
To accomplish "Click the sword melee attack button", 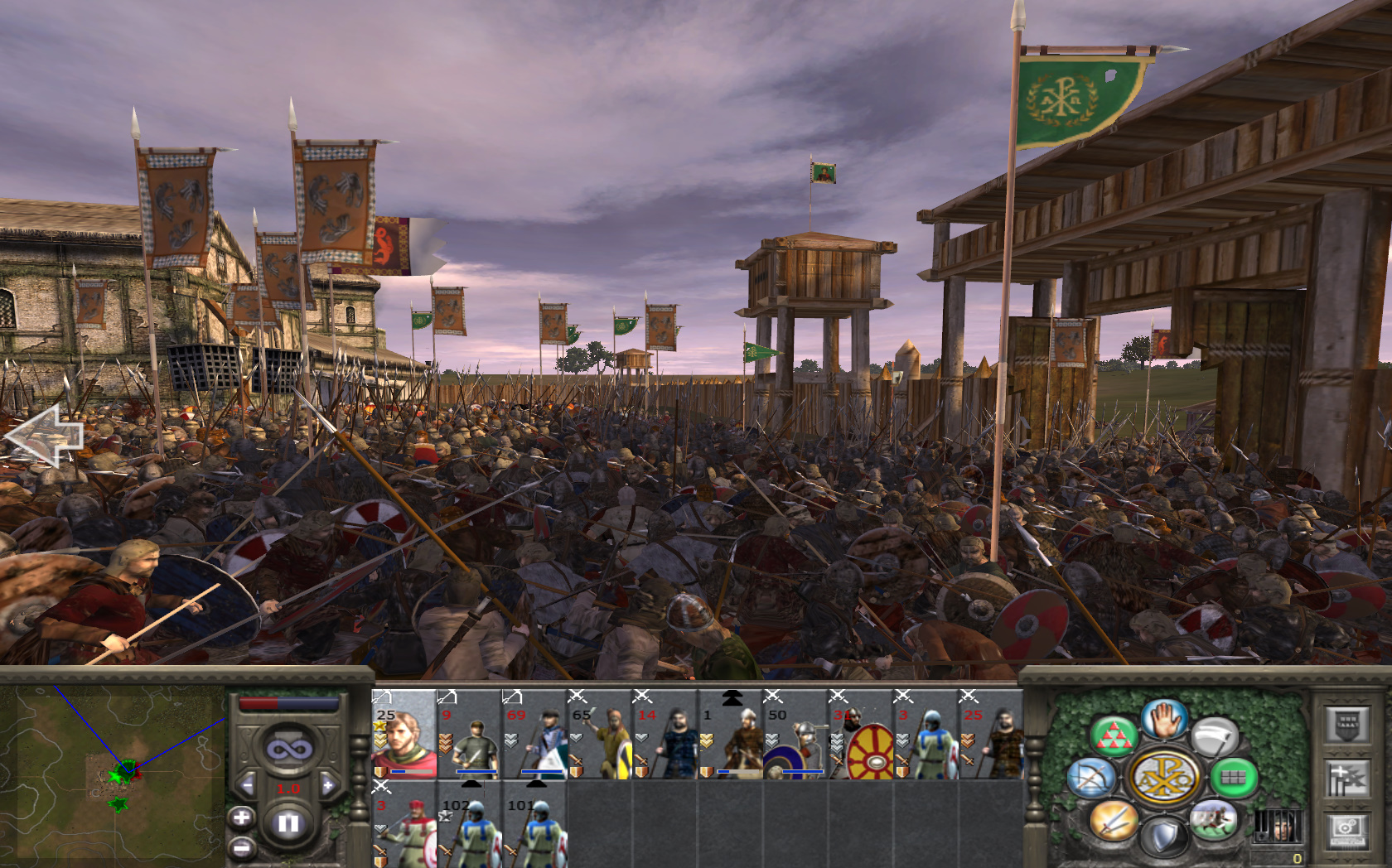I will (1113, 820).
